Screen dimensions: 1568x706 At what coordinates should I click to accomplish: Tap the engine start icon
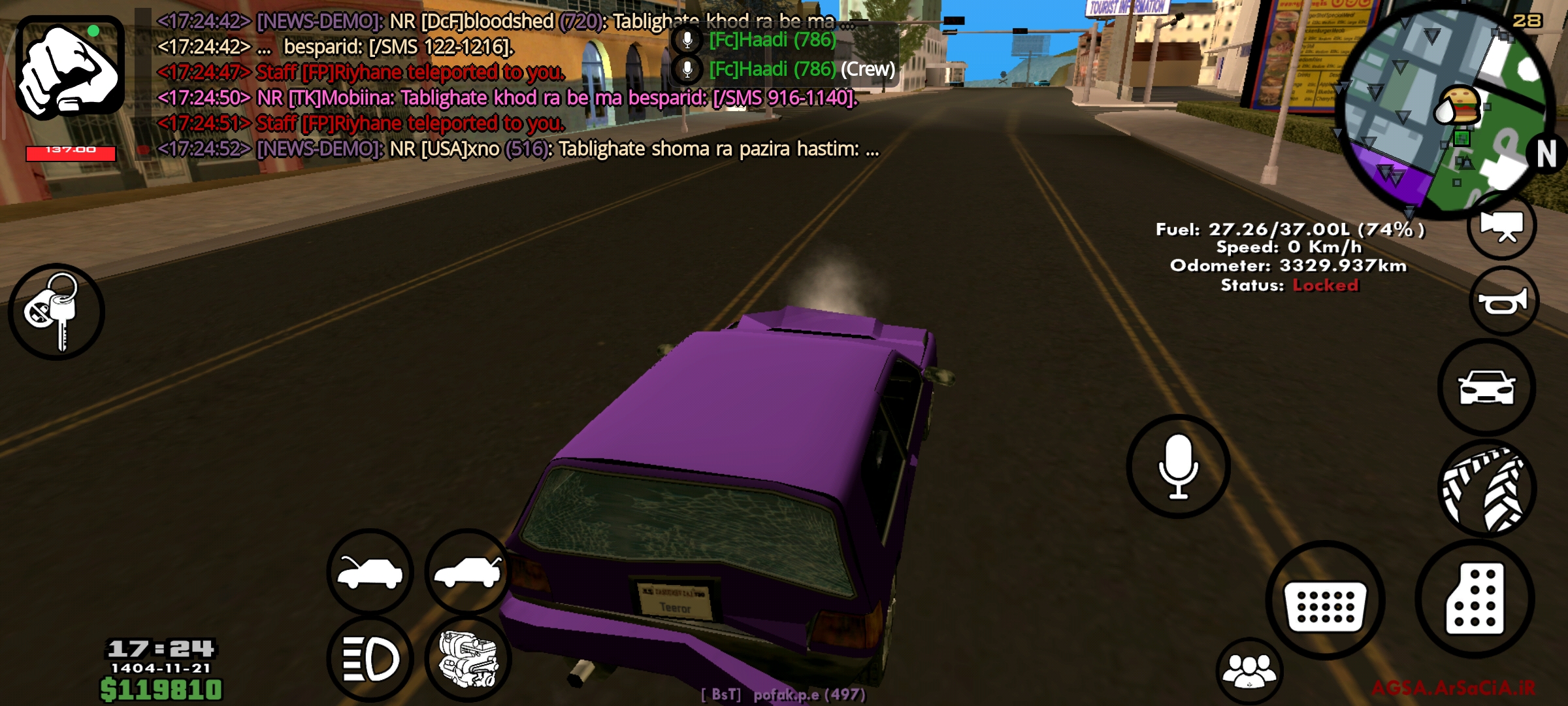467,659
